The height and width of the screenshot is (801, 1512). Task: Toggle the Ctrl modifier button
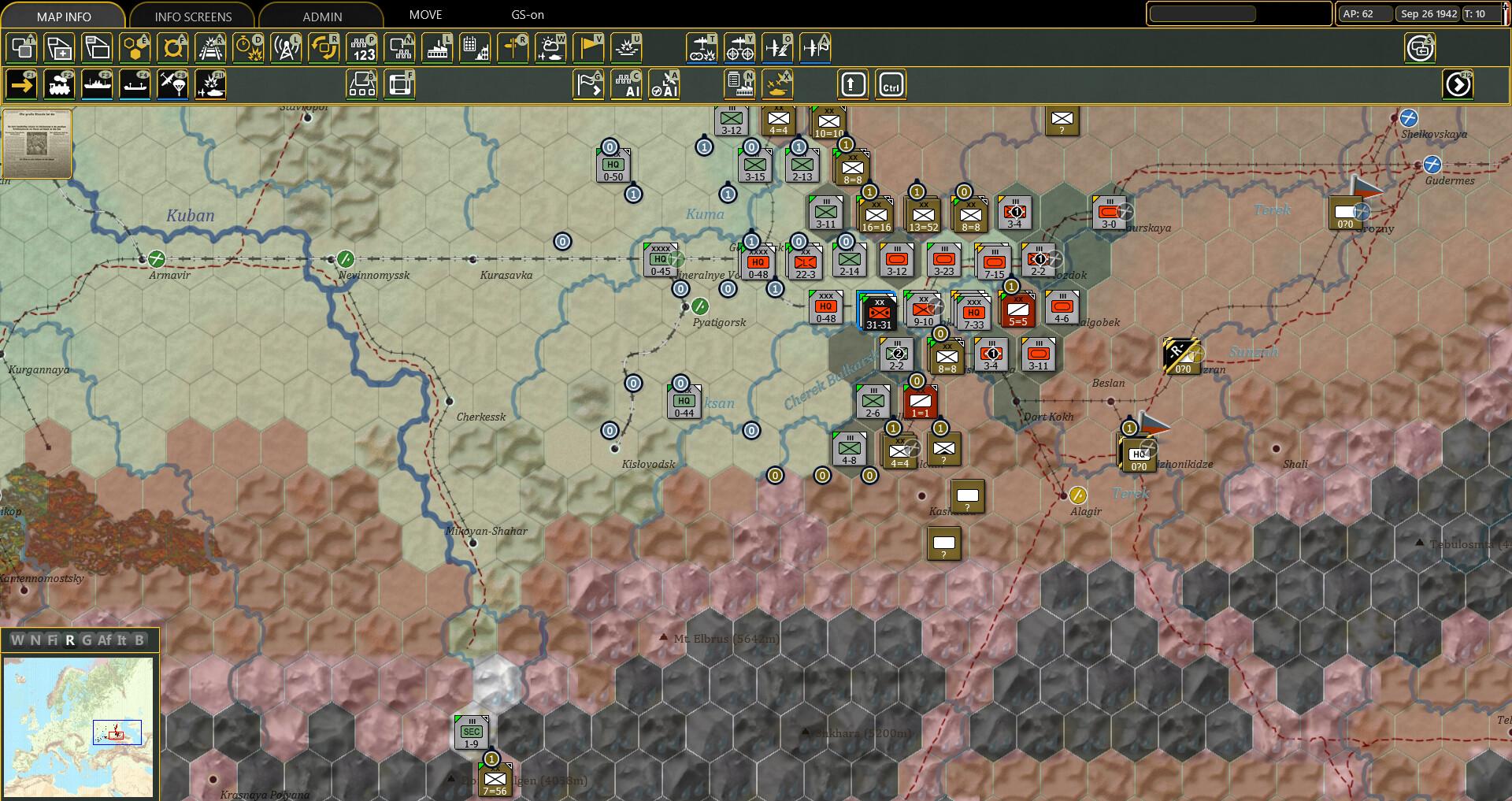coord(891,84)
